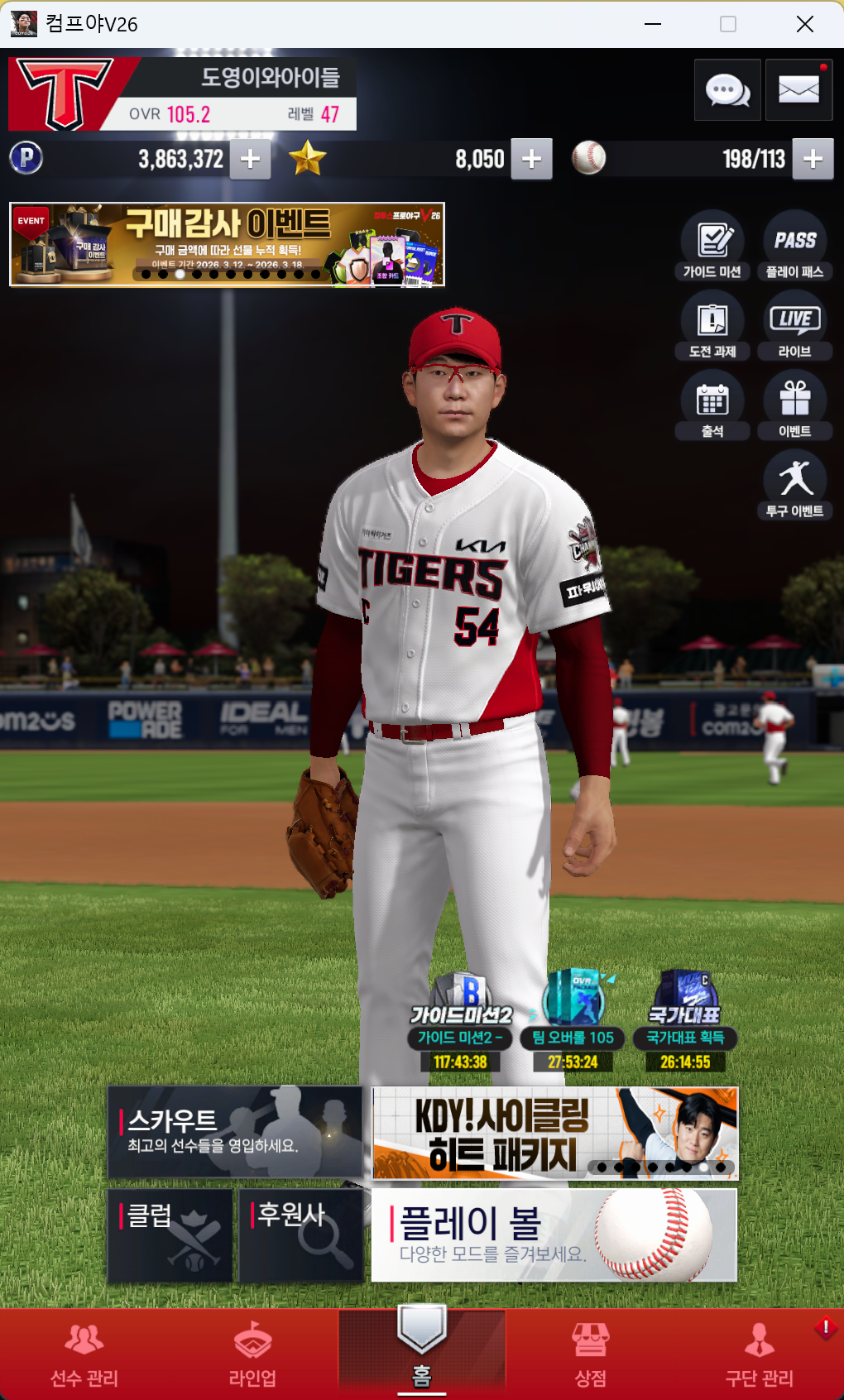
Task: Open the 클럽 club menu
Action: click(x=170, y=1236)
